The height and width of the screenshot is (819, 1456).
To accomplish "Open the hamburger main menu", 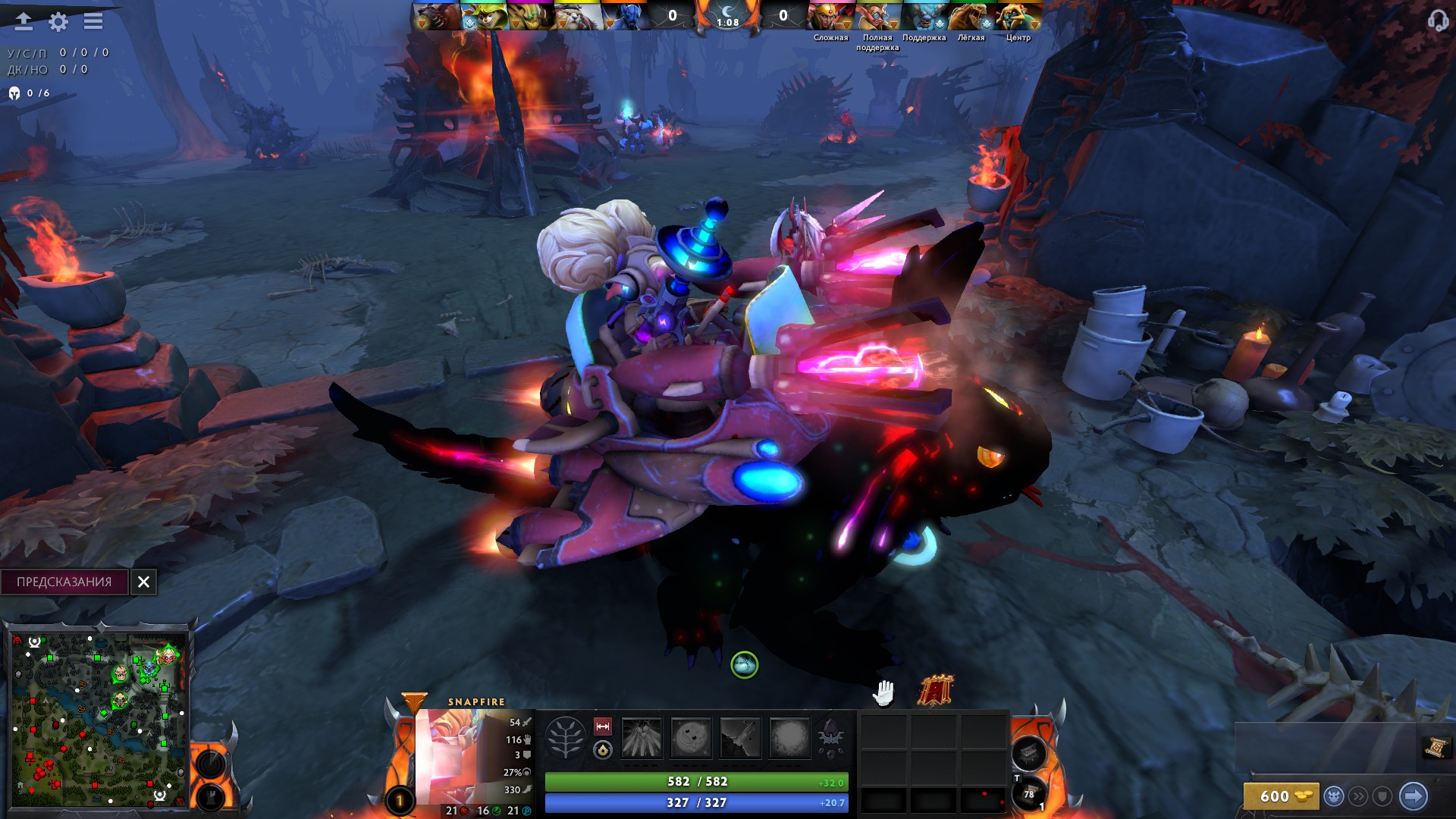I will (x=93, y=21).
